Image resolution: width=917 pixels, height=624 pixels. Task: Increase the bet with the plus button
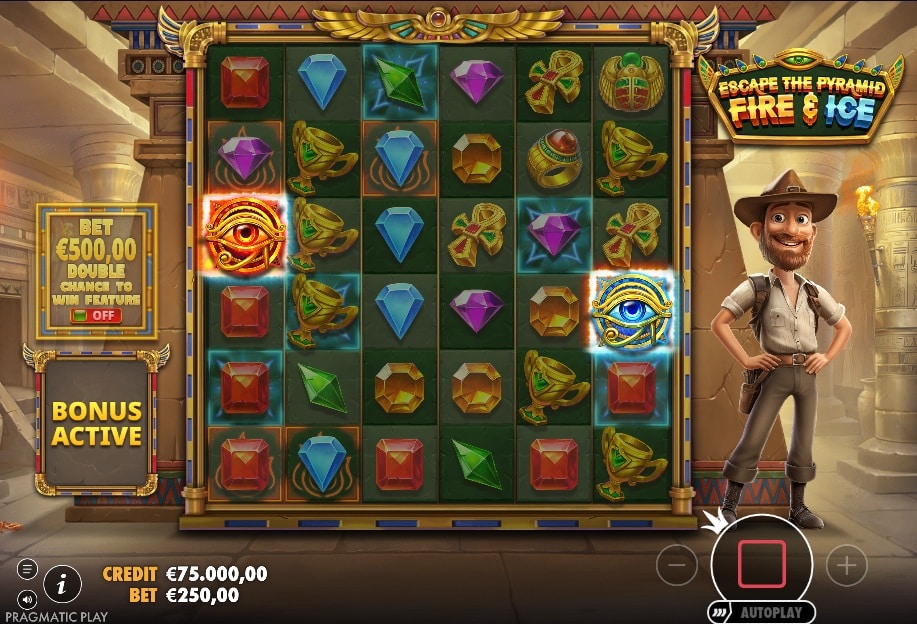(847, 566)
